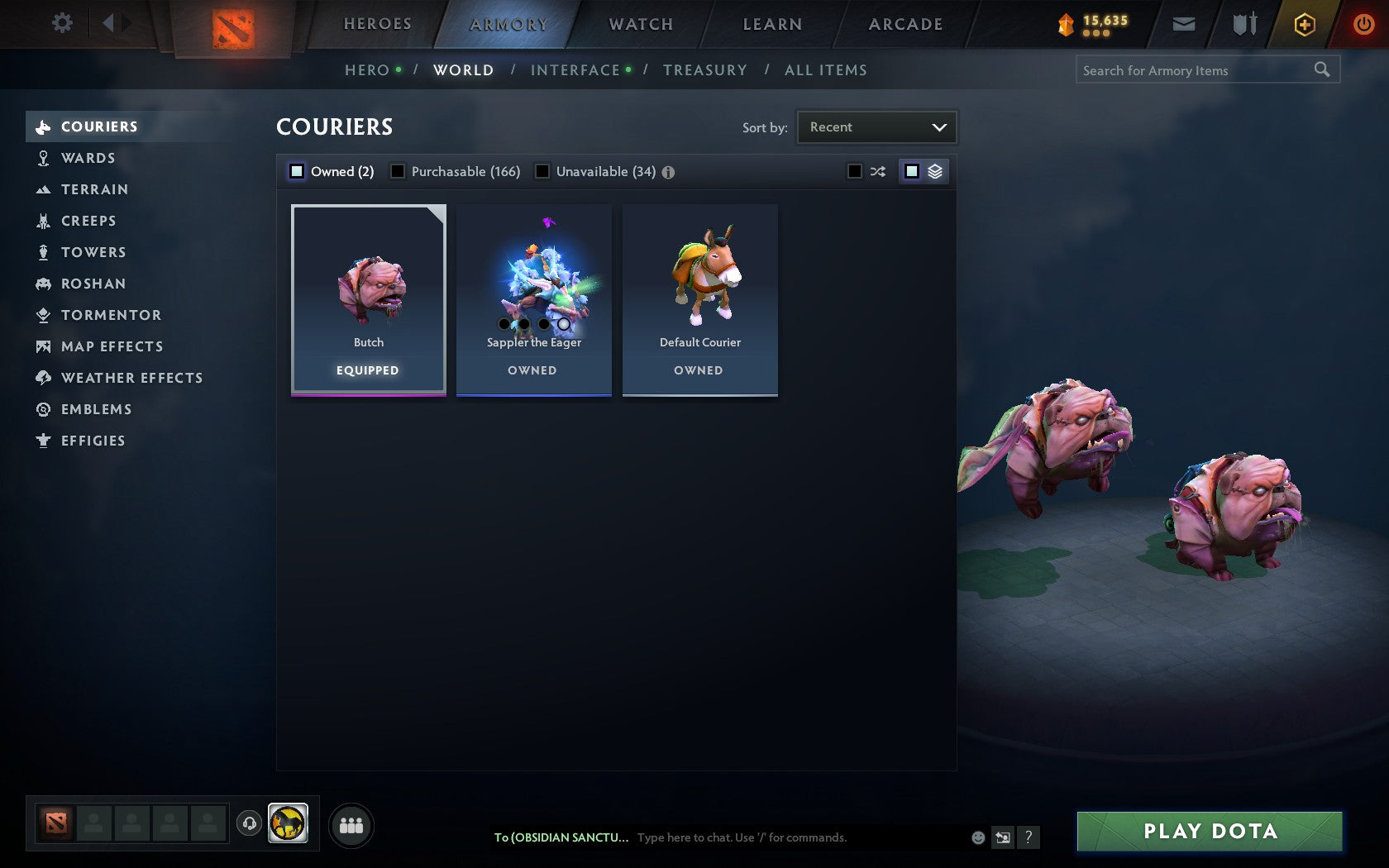Click the armory search magnifier icon
The height and width of the screenshot is (868, 1389).
[x=1321, y=69]
